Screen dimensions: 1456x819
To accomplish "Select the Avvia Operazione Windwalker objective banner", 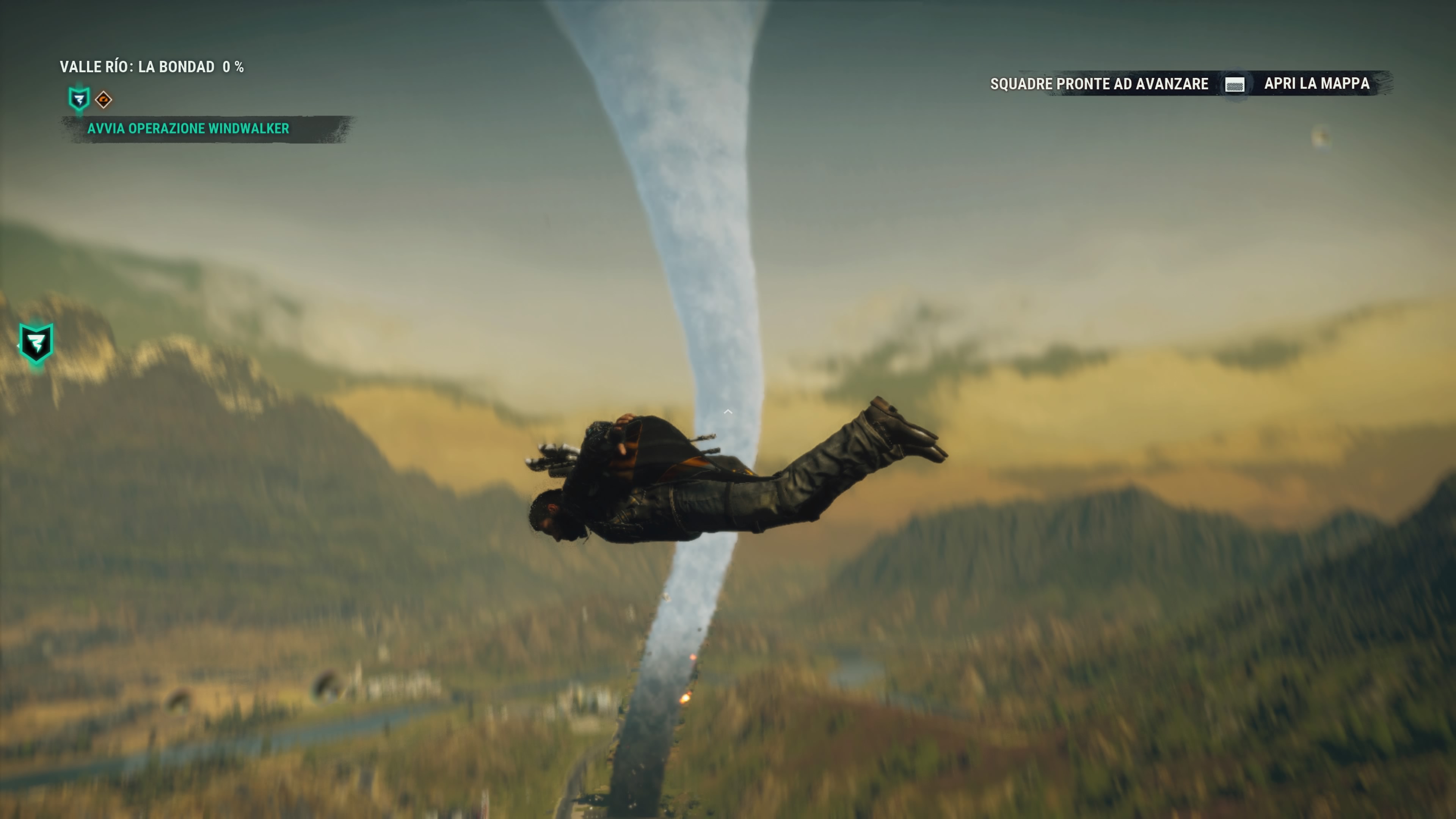I will 188,129.
